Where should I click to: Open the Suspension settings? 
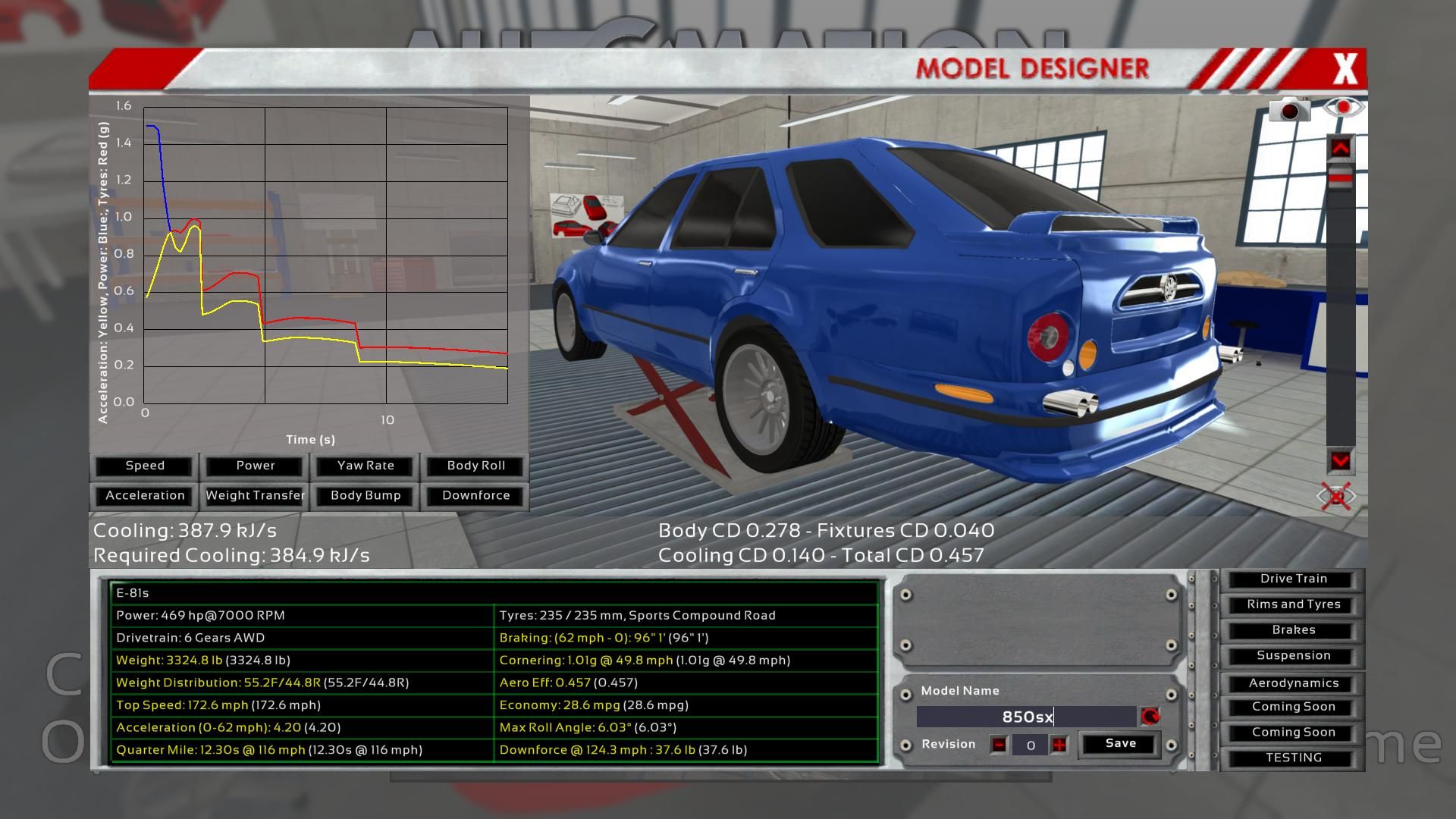(1294, 656)
